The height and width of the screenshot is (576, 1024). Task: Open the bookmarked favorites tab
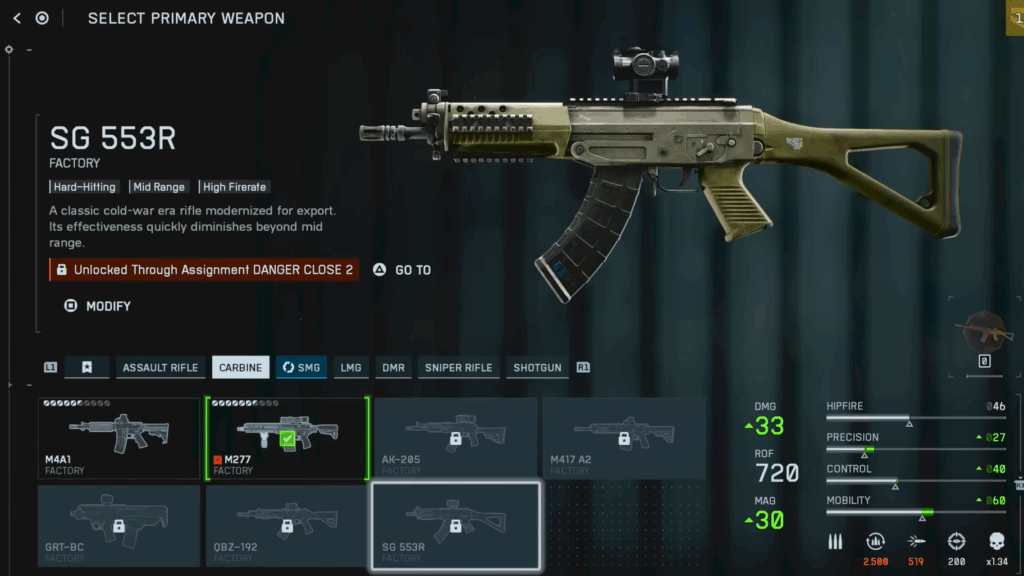coord(87,368)
